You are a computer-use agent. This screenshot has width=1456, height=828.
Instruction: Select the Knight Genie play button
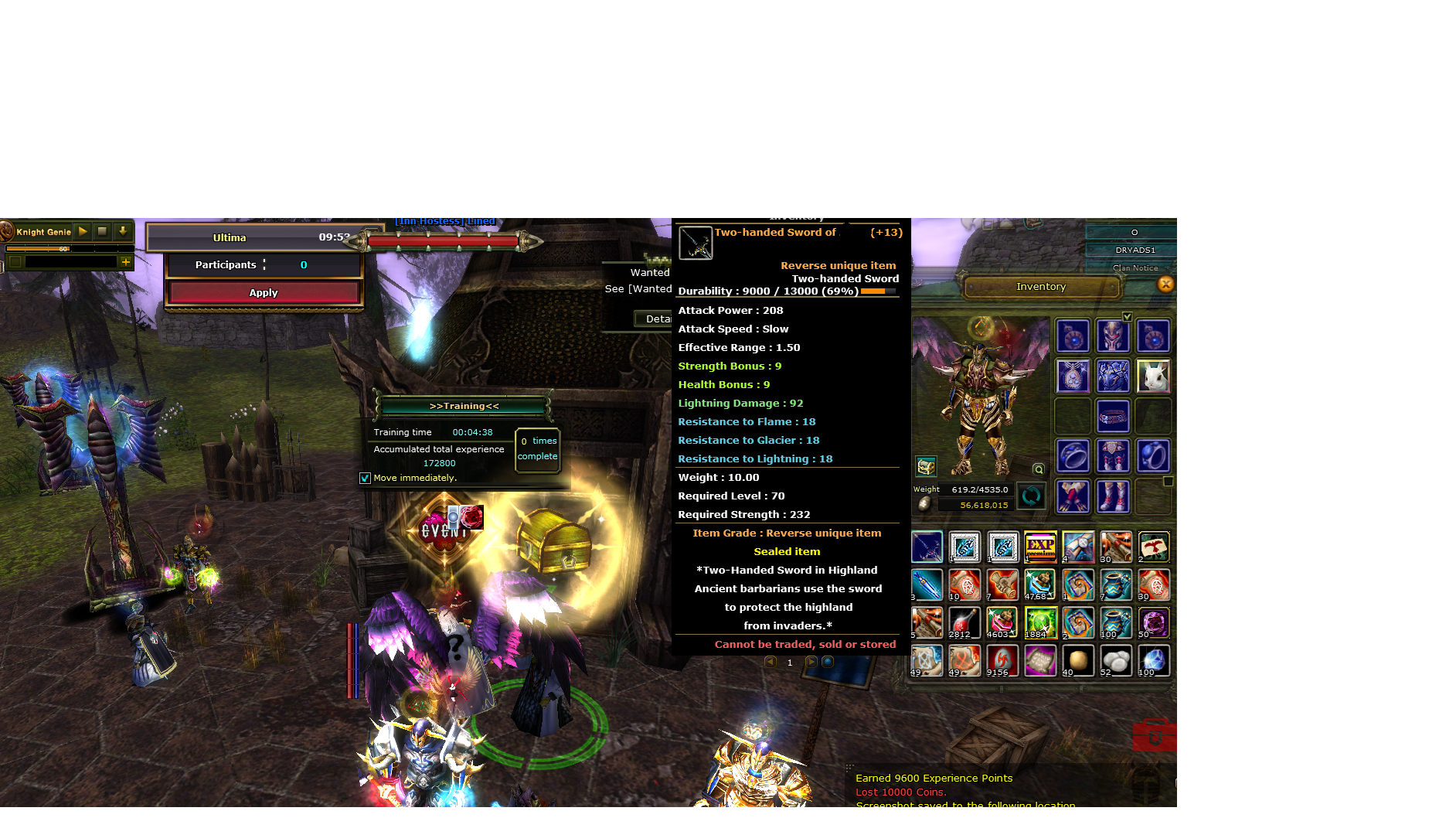[81, 232]
